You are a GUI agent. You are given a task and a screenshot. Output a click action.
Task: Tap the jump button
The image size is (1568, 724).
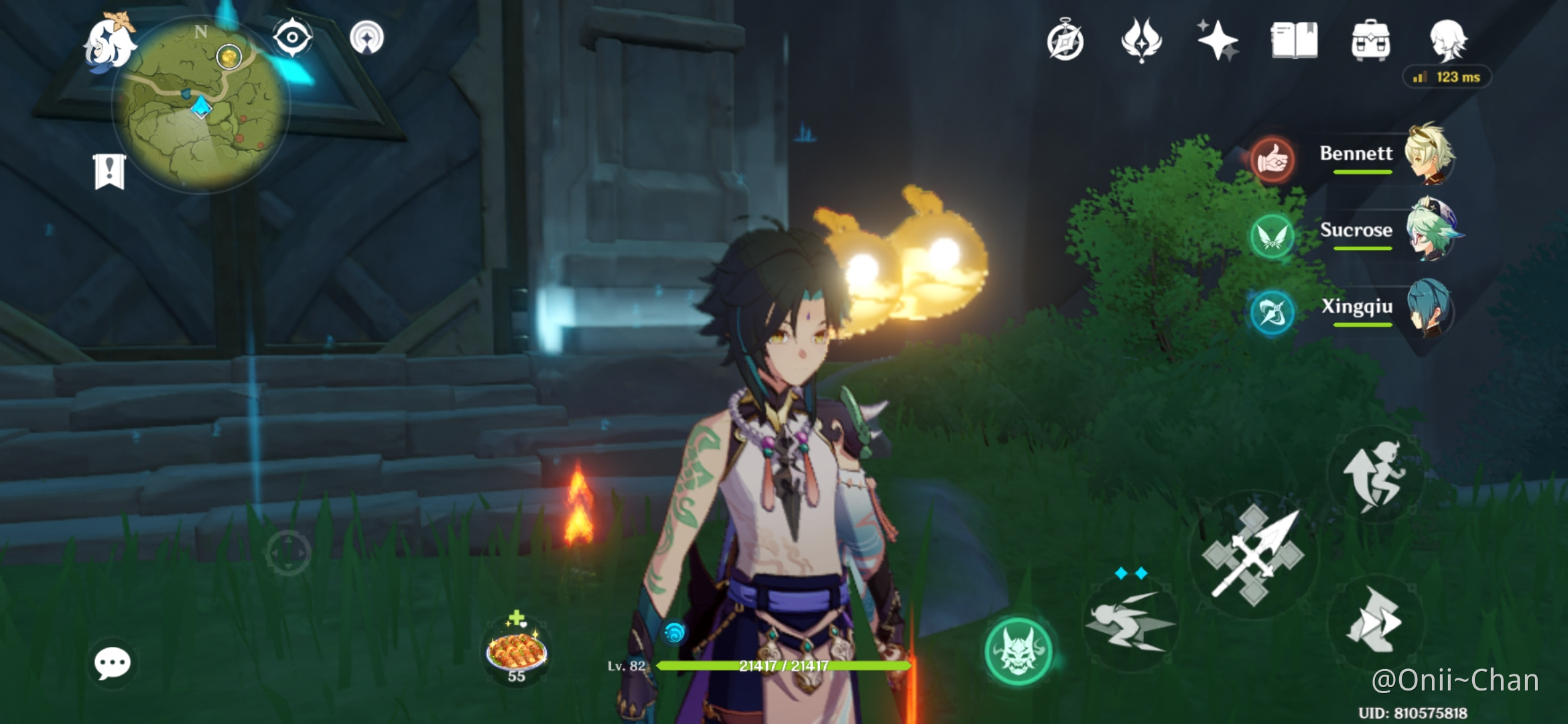[1375, 475]
